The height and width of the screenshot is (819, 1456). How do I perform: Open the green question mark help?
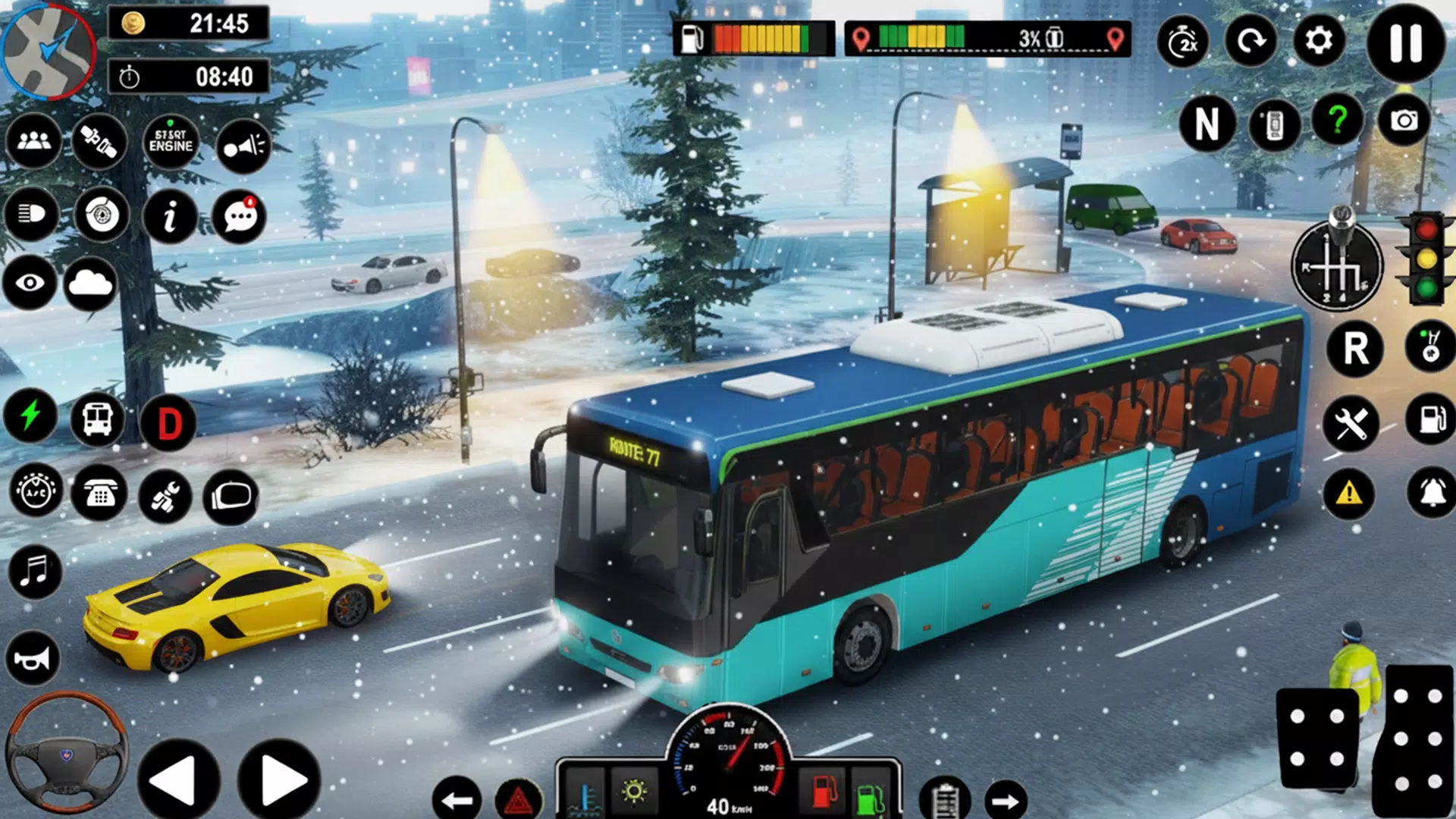[1338, 121]
